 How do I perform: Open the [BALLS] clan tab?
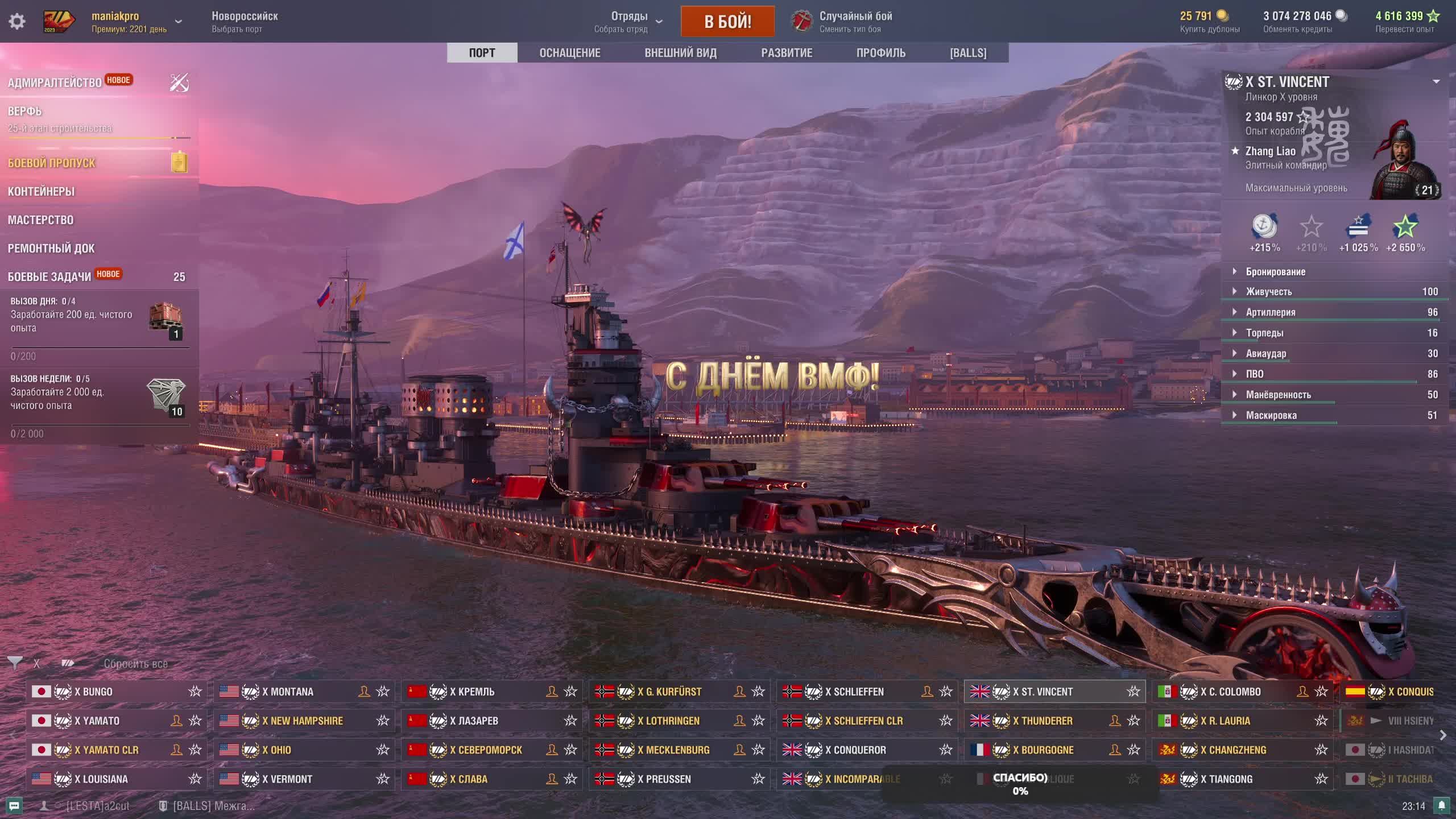(968, 53)
